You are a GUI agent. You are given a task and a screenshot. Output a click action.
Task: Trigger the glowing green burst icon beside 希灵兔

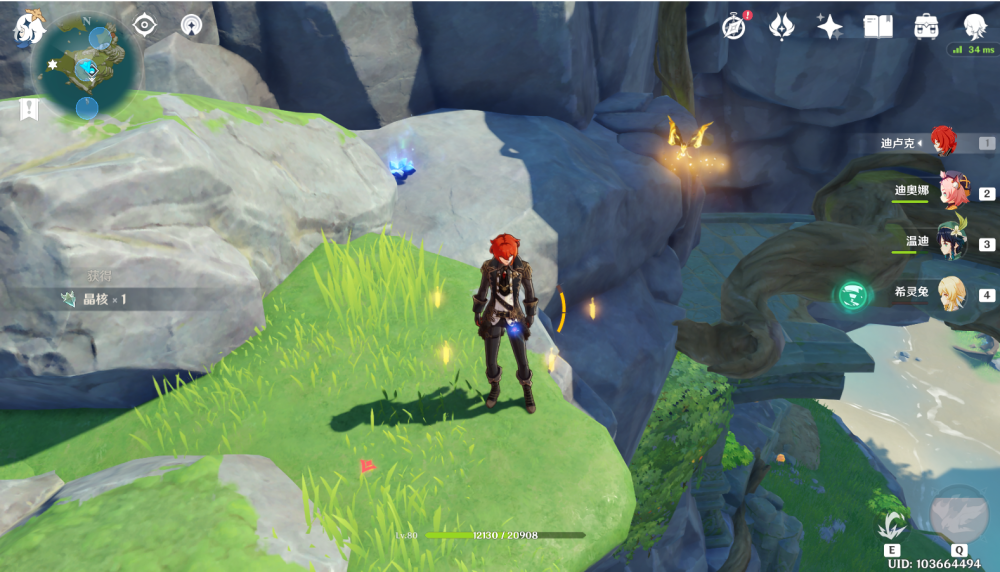click(852, 295)
